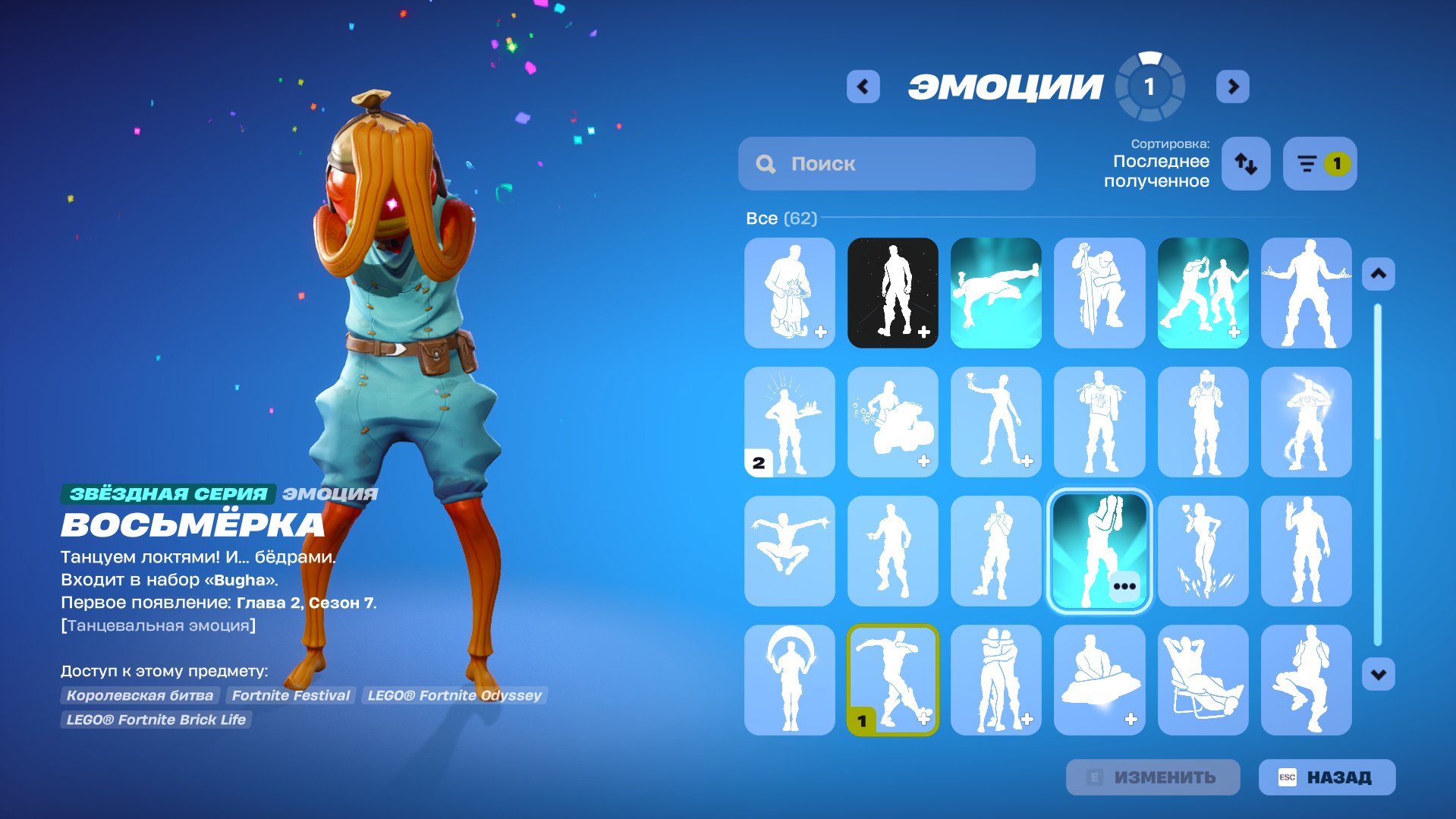Select the jumping spread-legs emote tile

(789, 551)
